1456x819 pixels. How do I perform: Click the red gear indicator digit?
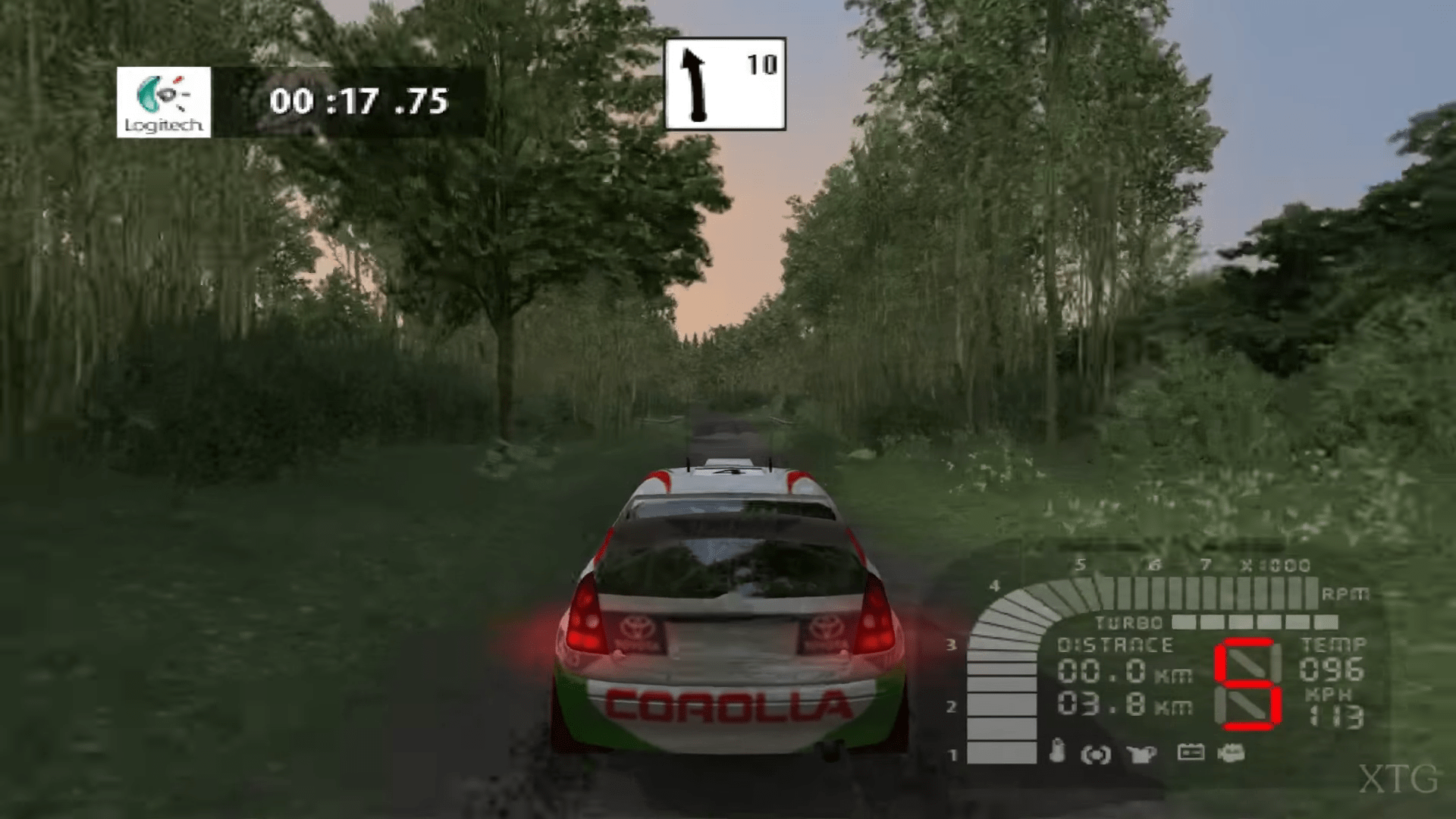[x=1247, y=684]
